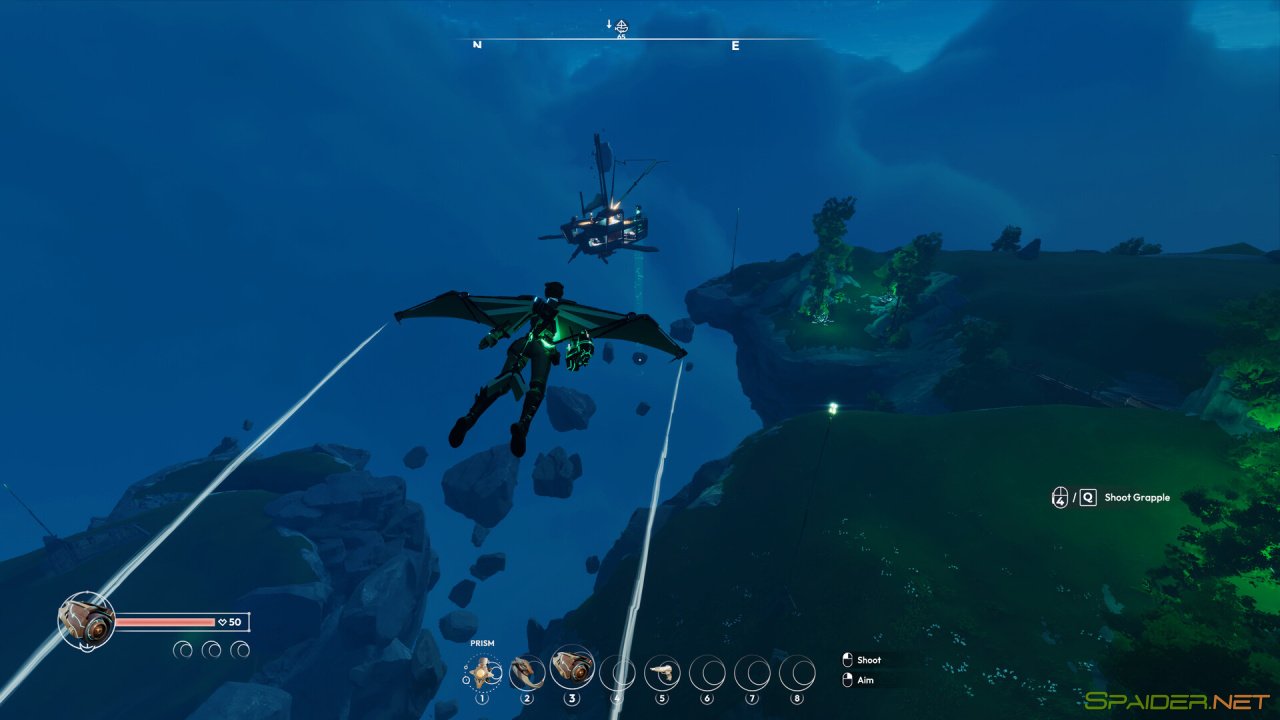This screenshot has width=1280, height=720.
Task: Select empty hotbar slot 6
Action: pyautogui.click(x=706, y=672)
